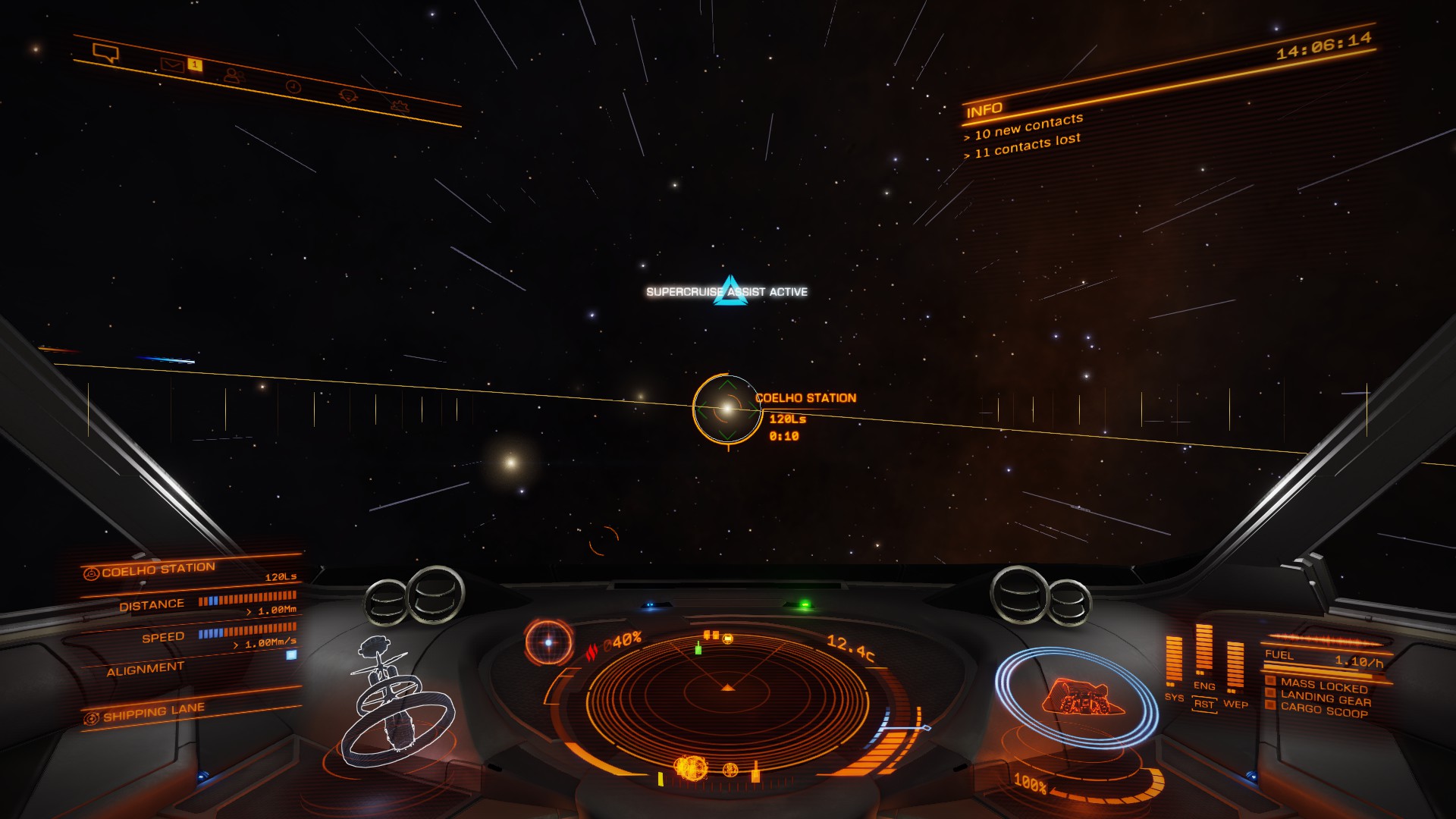1456x819 pixels.
Task: Click the ENG power distributor column
Action: point(1203,650)
